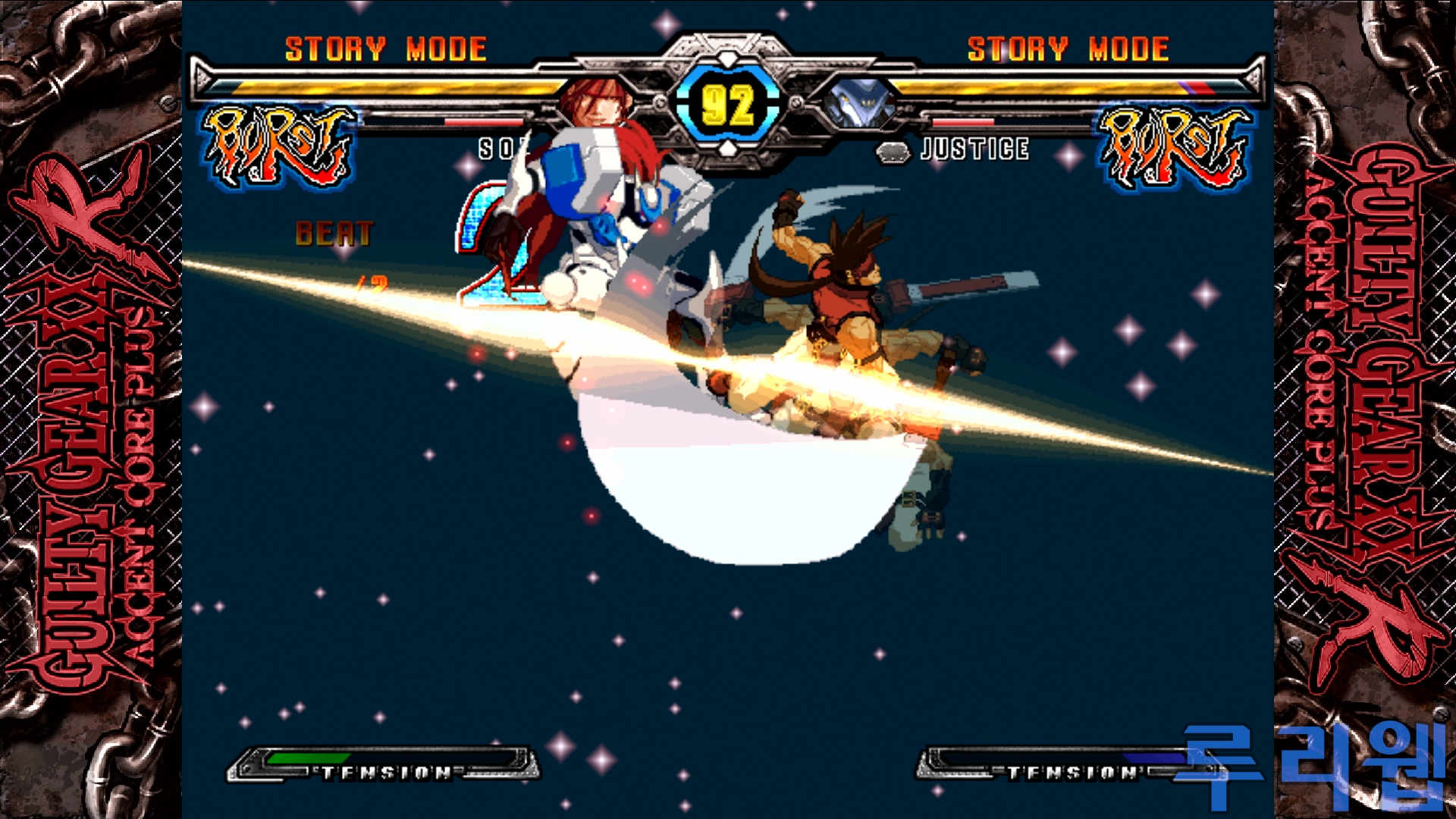
Task: Select player one's Burst icon
Action: coord(278,147)
